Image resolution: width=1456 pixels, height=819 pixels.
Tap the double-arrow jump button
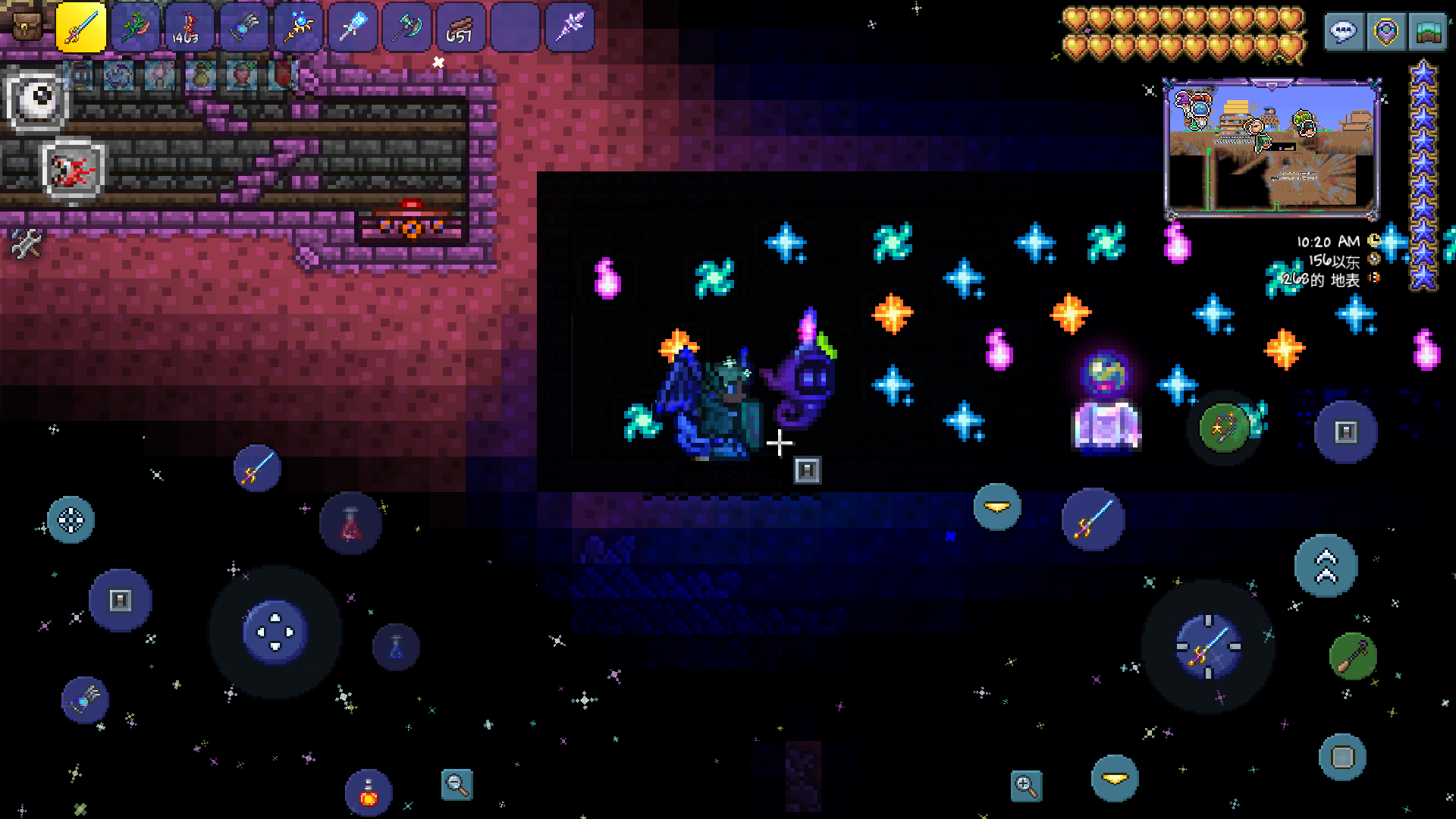click(x=1326, y=566)
